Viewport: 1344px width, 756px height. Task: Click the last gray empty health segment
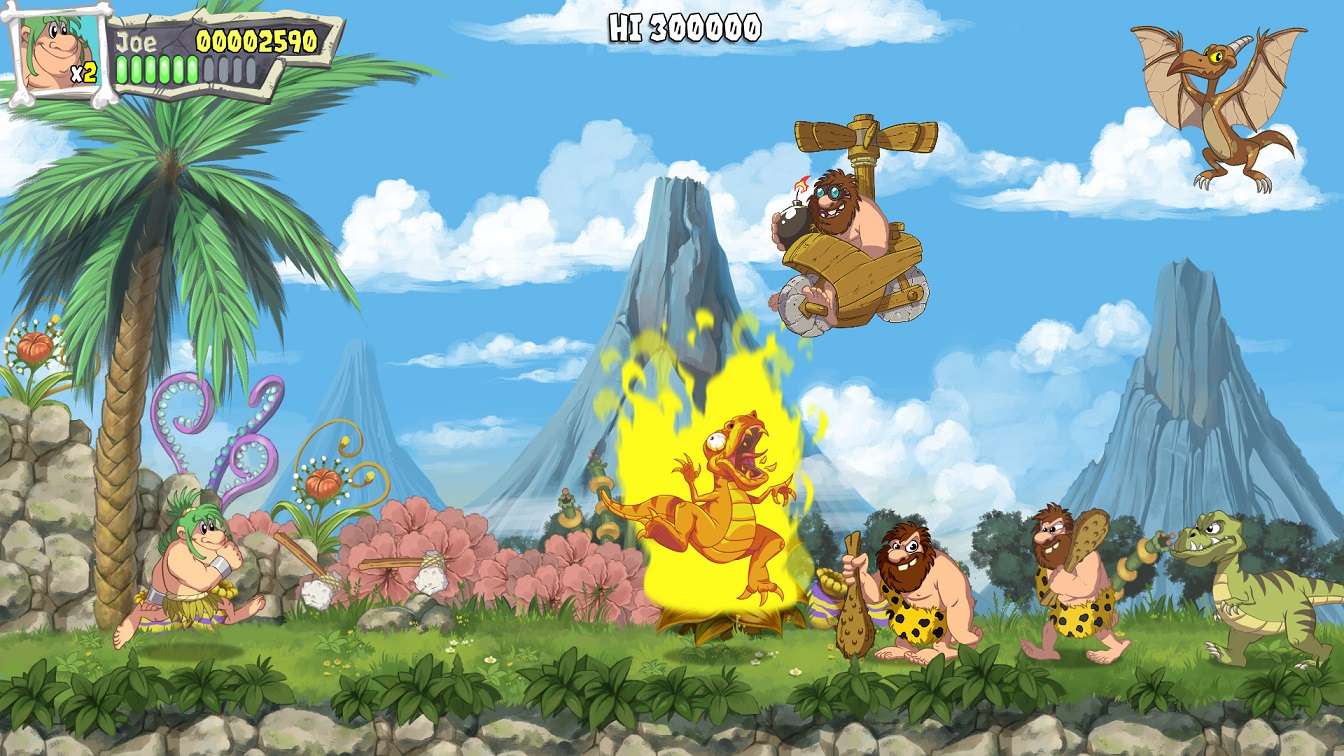tap(251, 68)
